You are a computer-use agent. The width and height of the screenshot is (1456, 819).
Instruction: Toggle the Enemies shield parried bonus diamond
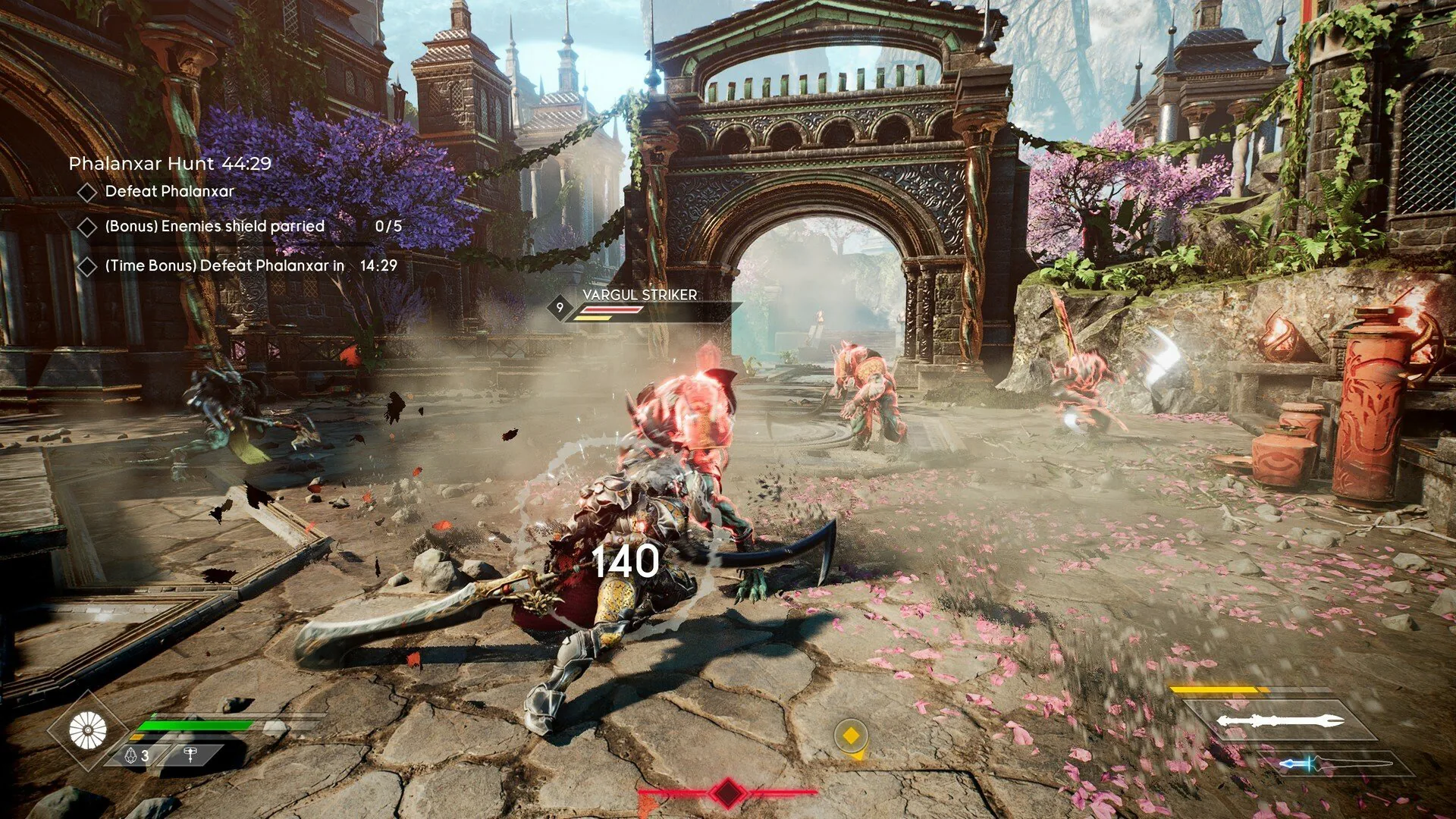86,226
